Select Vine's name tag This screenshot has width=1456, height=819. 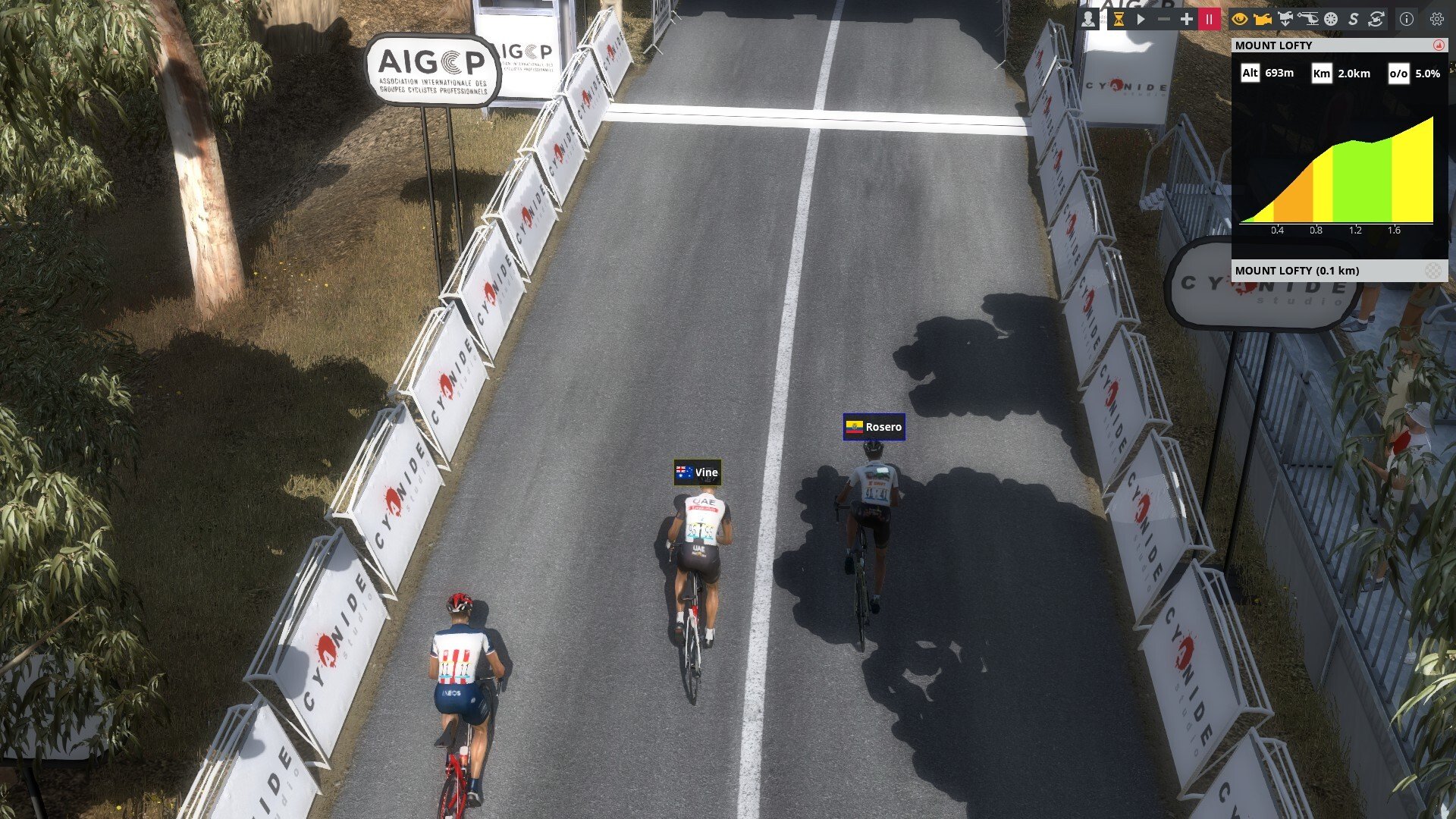click(697, 472)
